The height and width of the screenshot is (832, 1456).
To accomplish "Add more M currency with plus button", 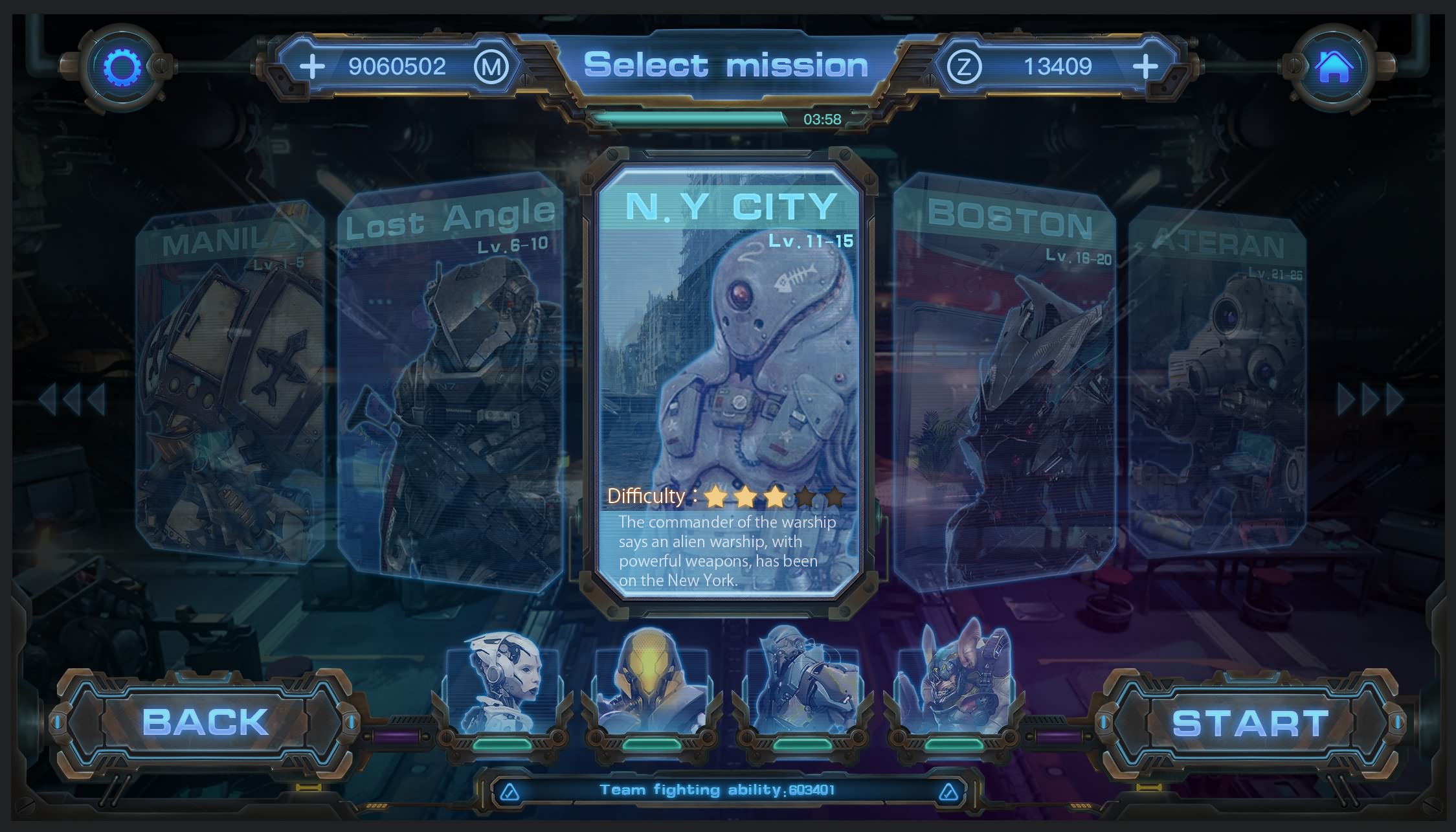I will click(x=312, y=66).
